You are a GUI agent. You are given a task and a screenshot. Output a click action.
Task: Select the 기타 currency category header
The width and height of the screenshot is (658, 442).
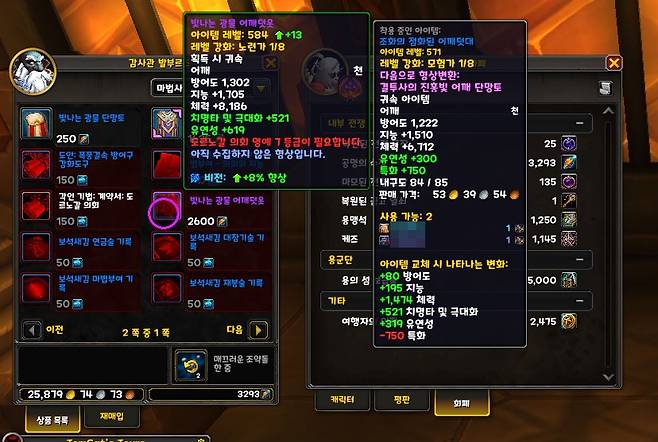coord(332,300)
